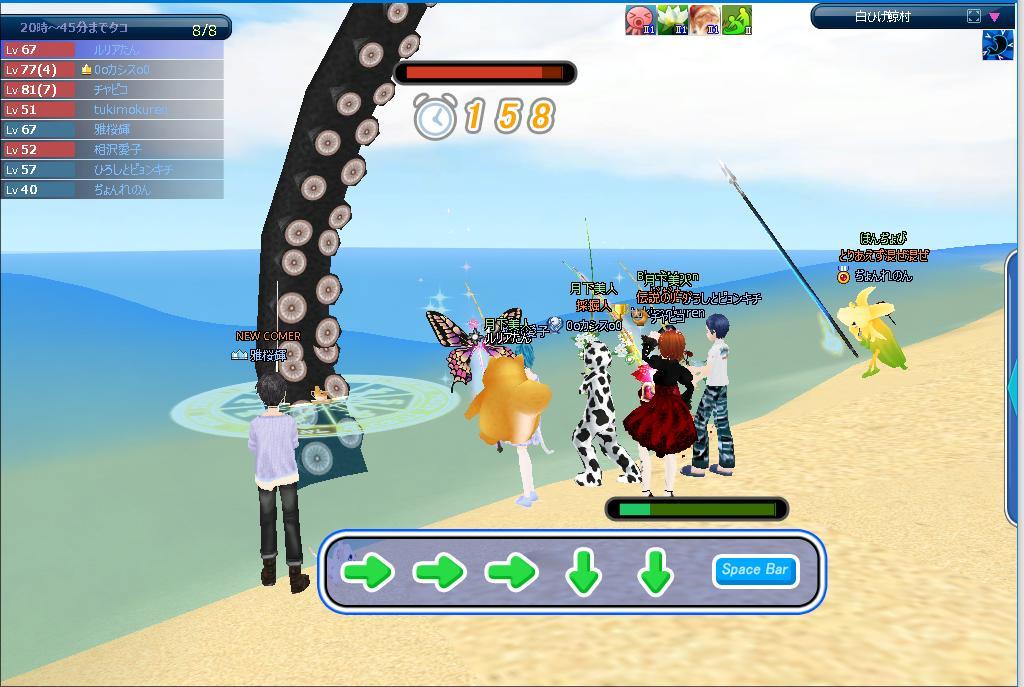Select ルリアたん in the party list
The height and width of the screenshot is (687, 1024).
115,49
